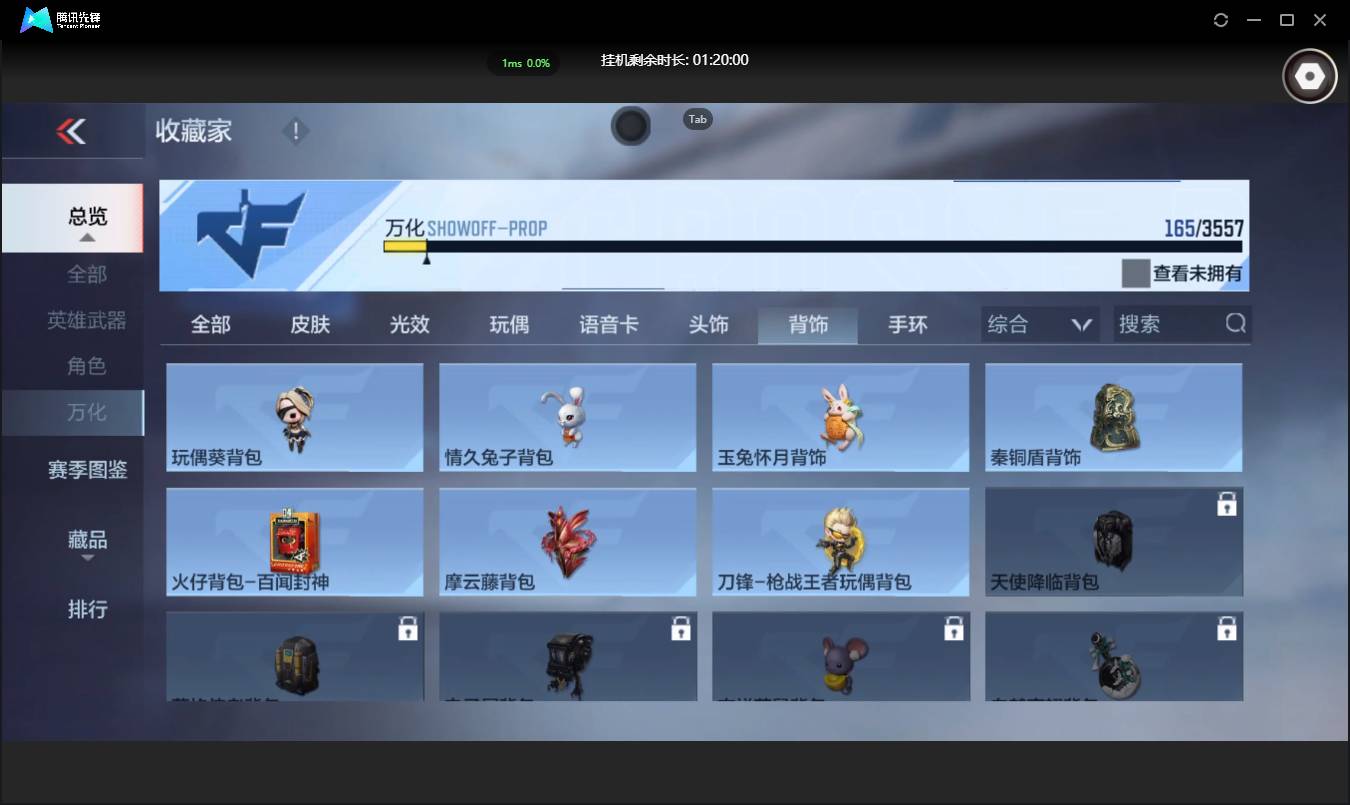This screenshot has height=805, width=1350.
Task: Open the 综合 sort dropdown
Action: click(1039, 323)
